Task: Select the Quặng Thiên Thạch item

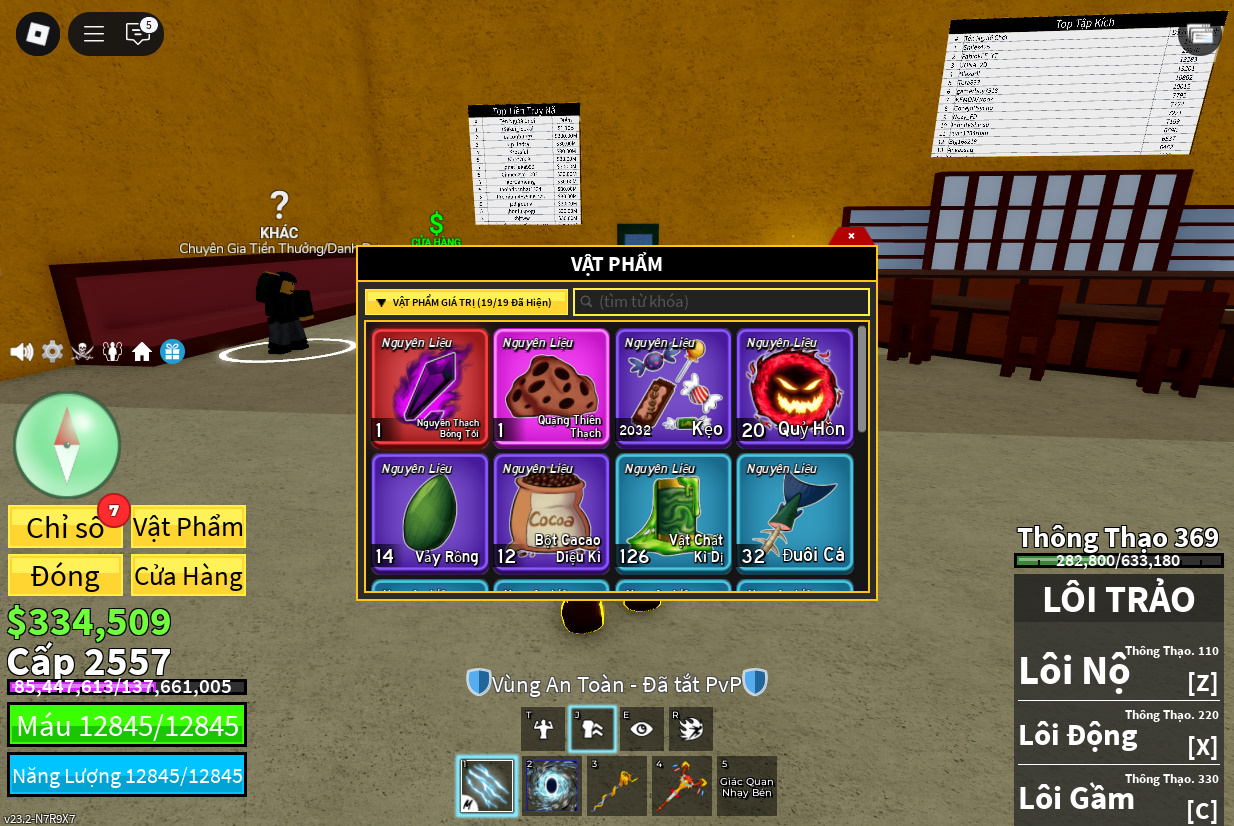Action: [551, 387]
